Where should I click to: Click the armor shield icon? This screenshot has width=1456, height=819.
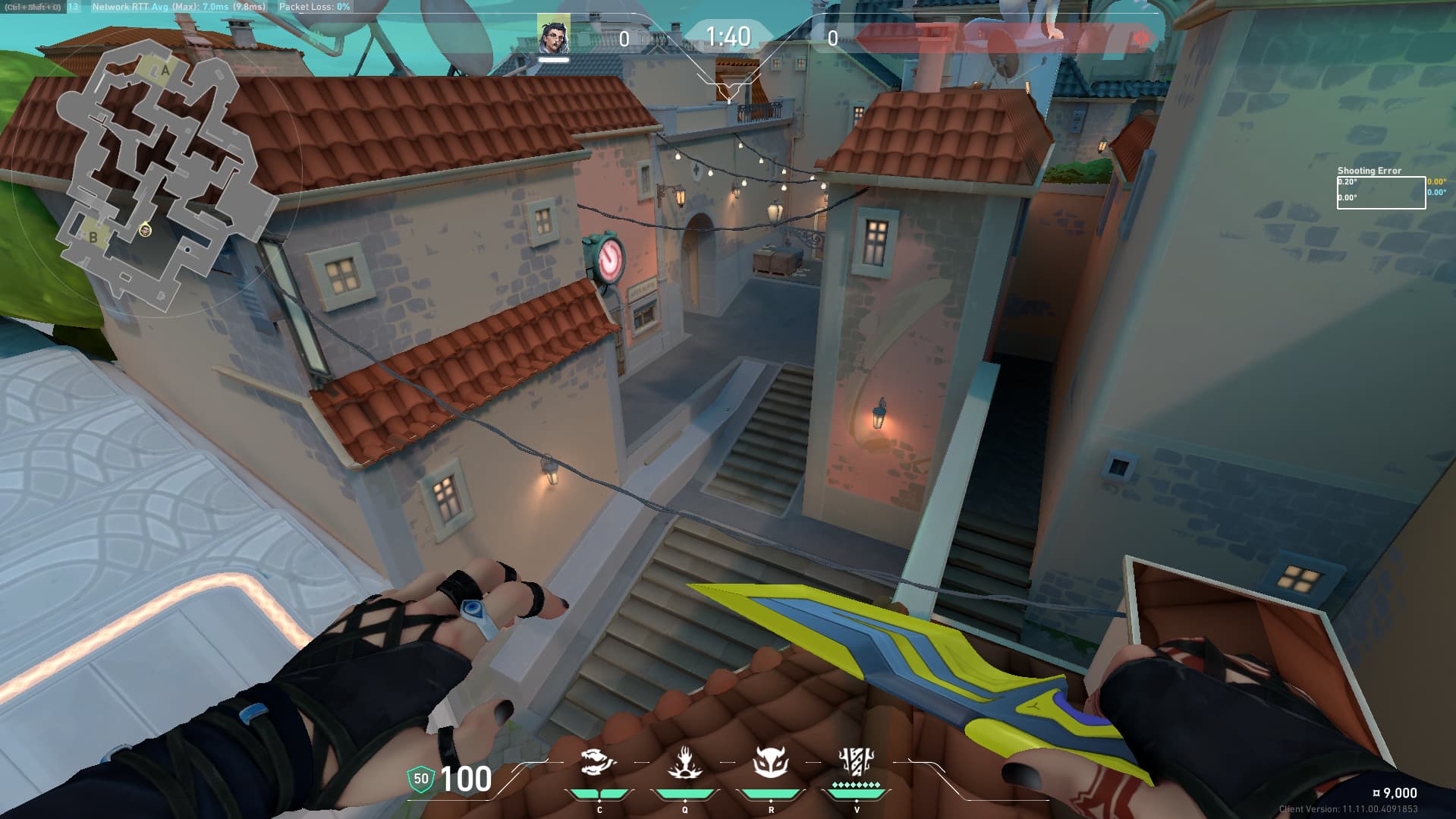point(420,779)
